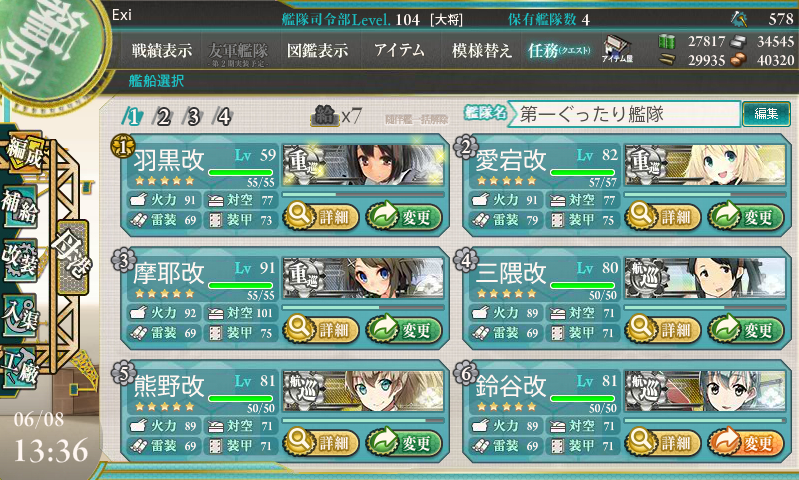Switch to fleet tab 2
The image size is (799, 480).
163,116
